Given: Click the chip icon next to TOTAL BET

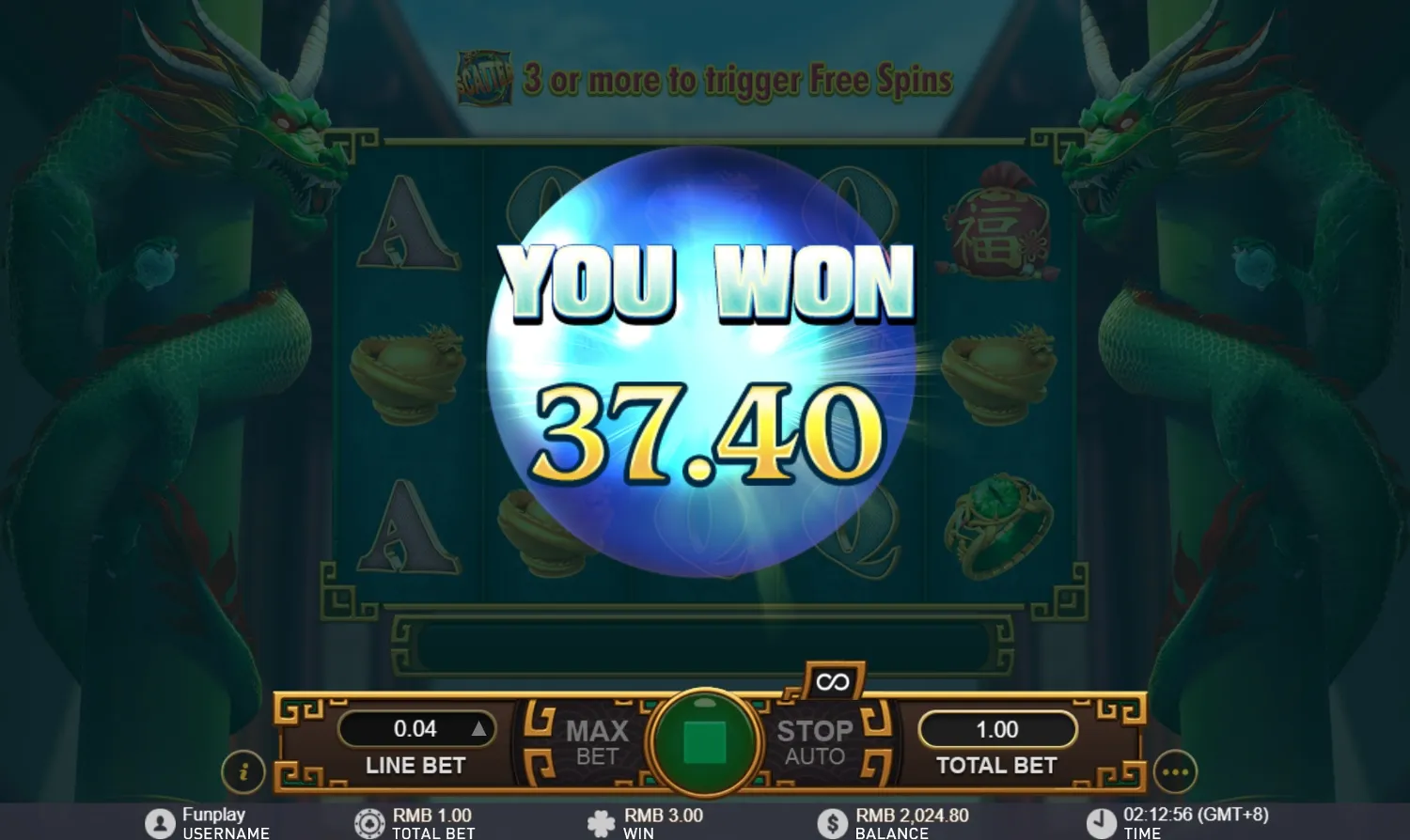Looking at the screenshot, I should pos(370,819).
